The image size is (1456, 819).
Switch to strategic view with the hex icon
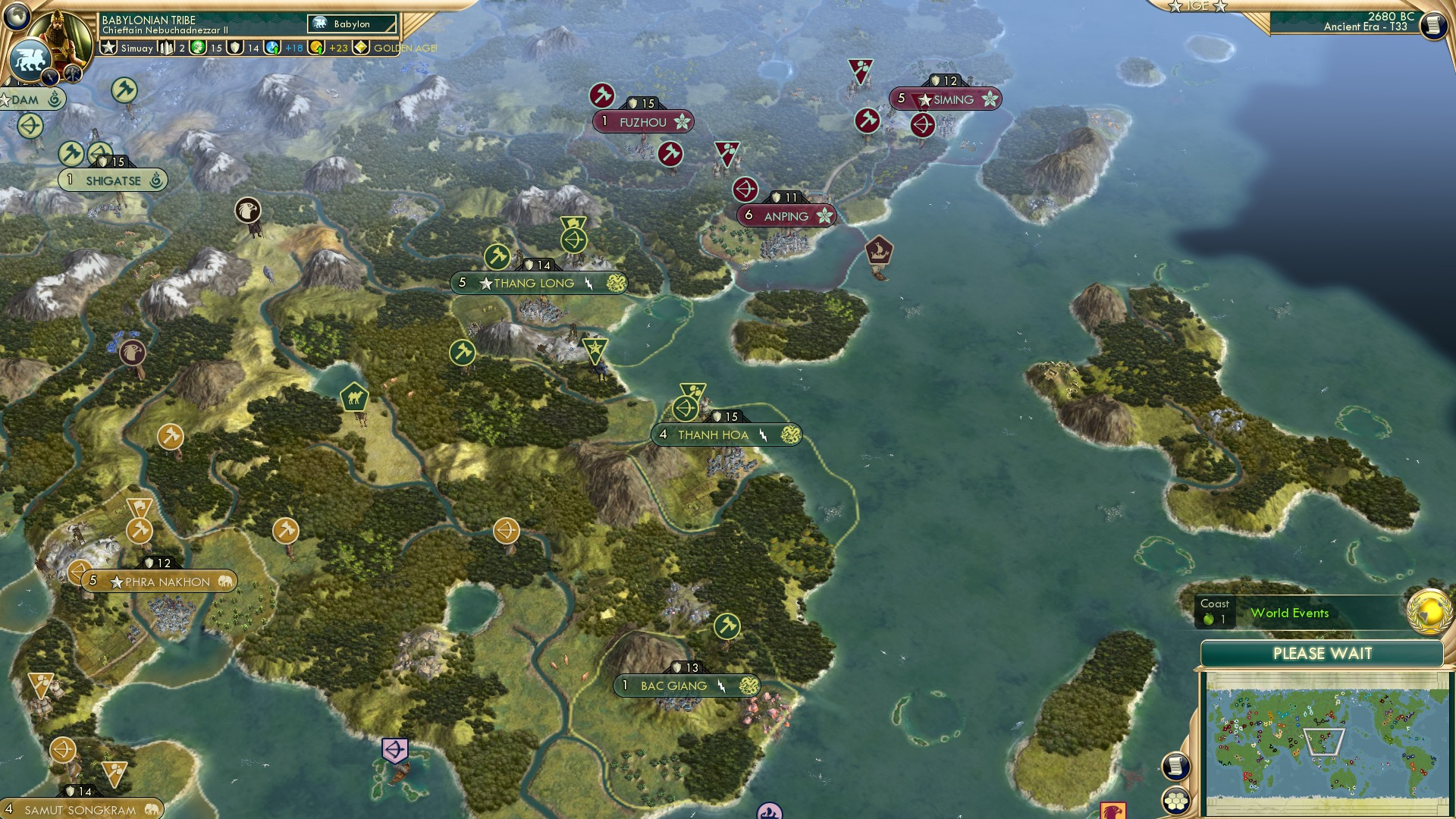(1176, 801)
